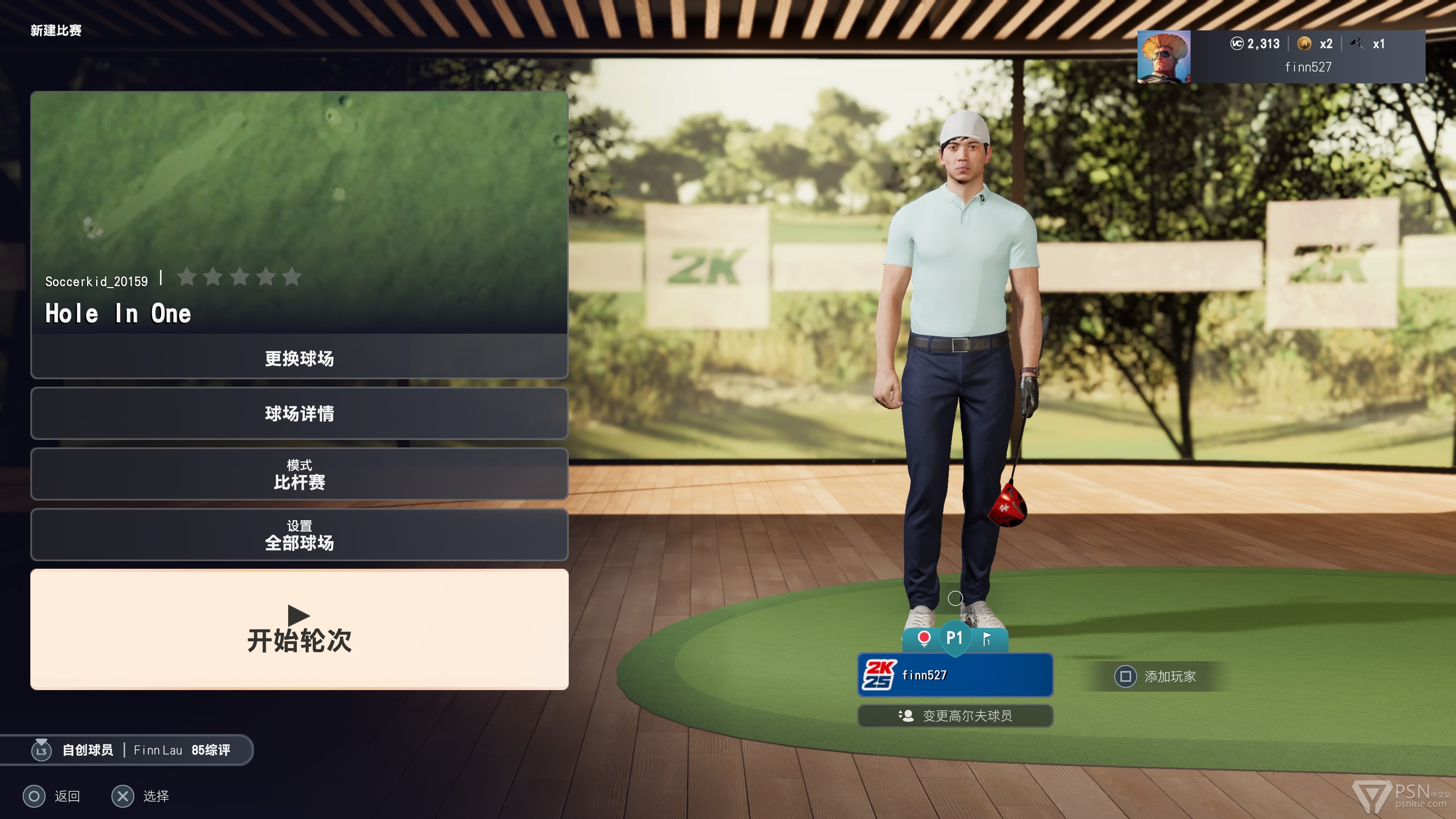Click the flag icon beside P1

(986, 639)
